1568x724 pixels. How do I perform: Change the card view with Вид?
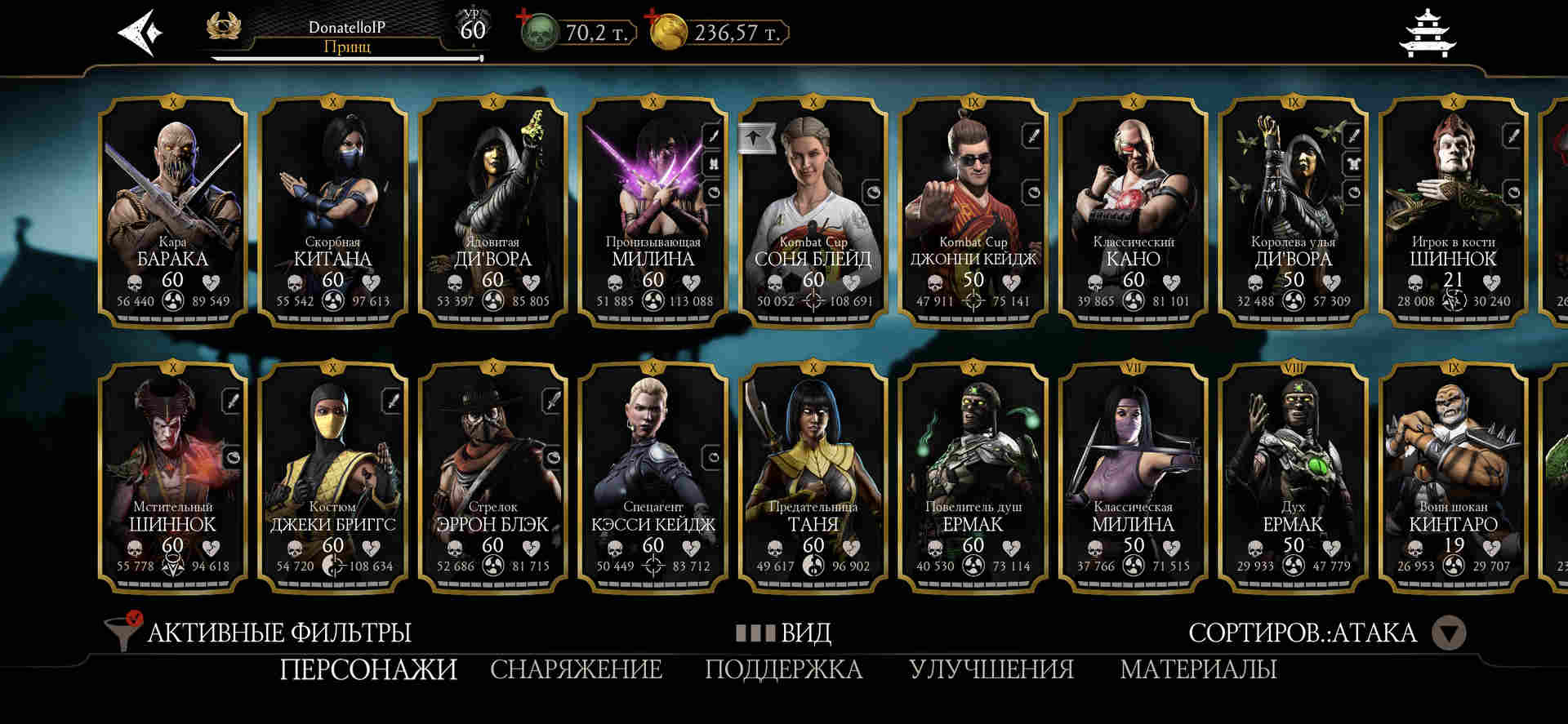click(x=784, y=633)
